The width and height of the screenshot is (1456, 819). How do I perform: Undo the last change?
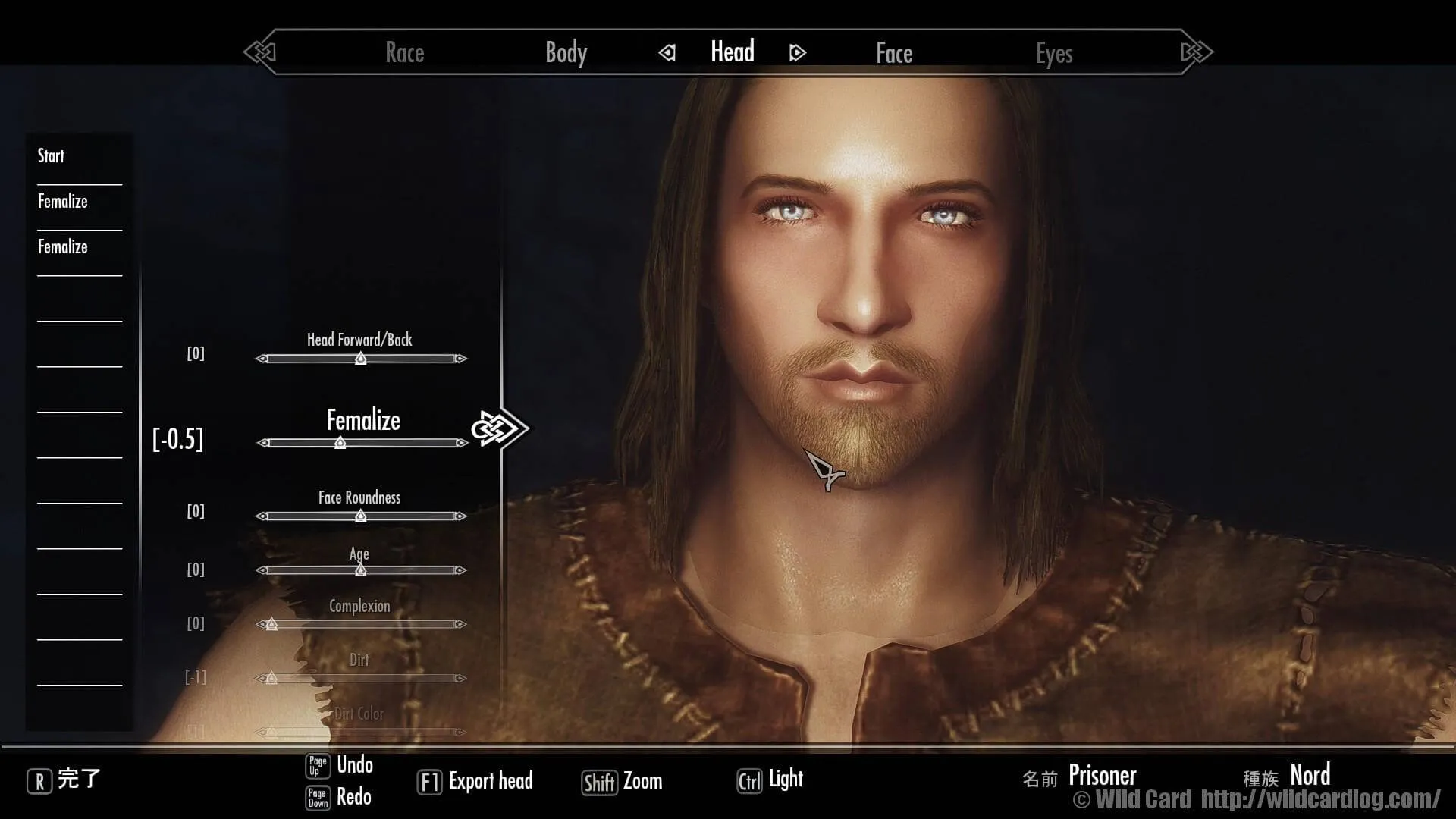[x=354, y=764]
